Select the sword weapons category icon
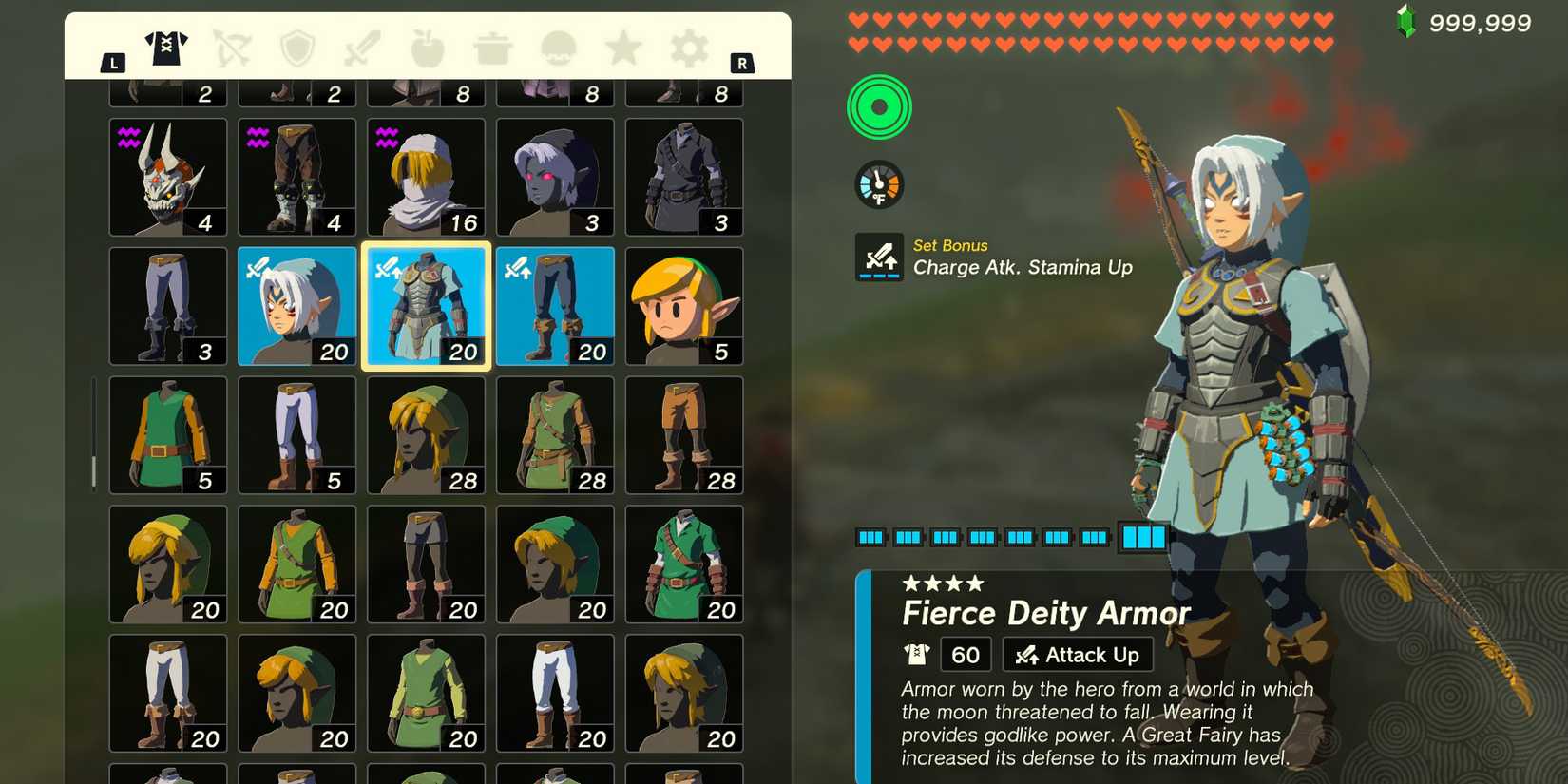1568x784 pixels. 361,49
